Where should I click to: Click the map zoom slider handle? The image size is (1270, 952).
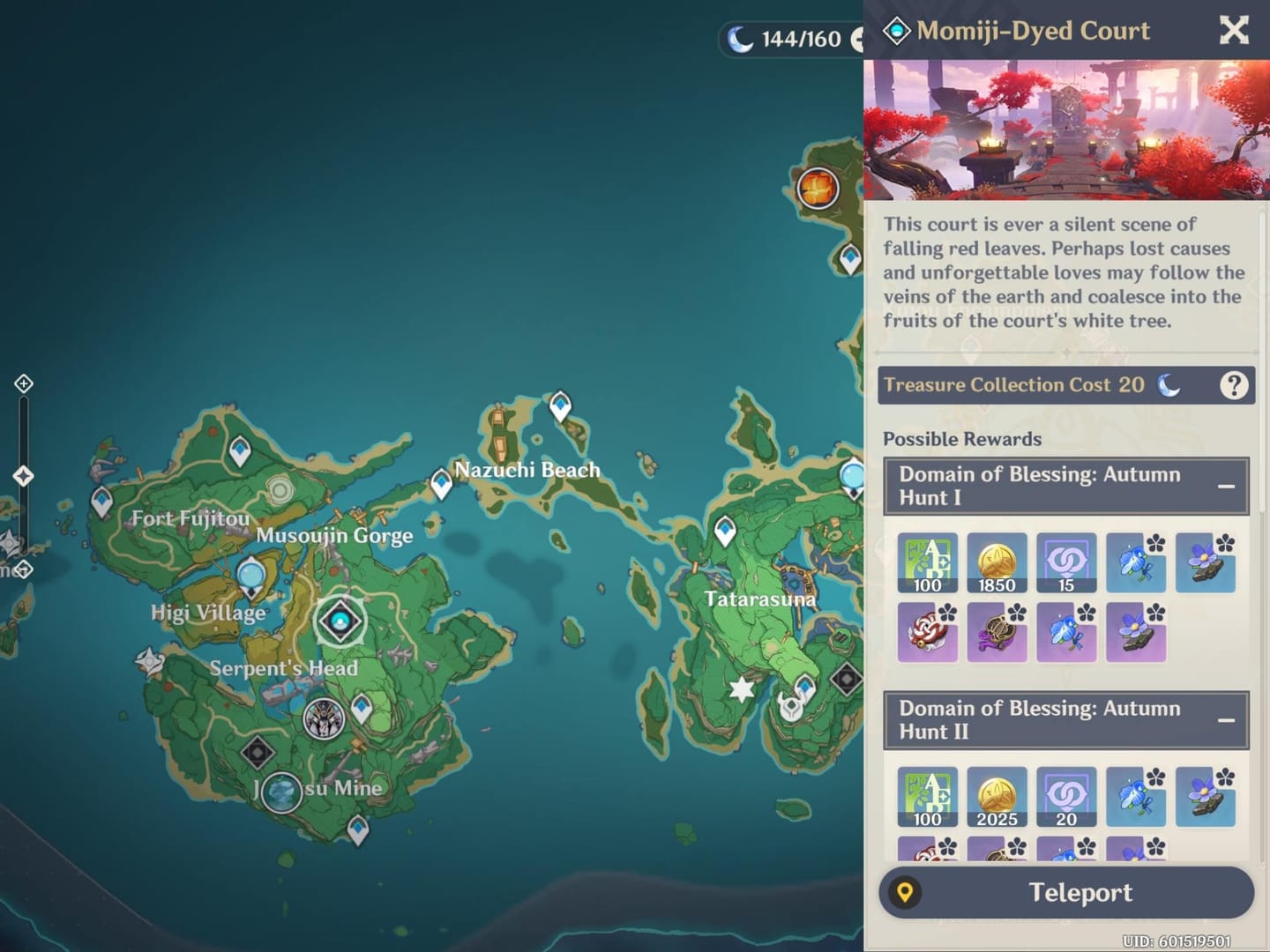point(24,476)
